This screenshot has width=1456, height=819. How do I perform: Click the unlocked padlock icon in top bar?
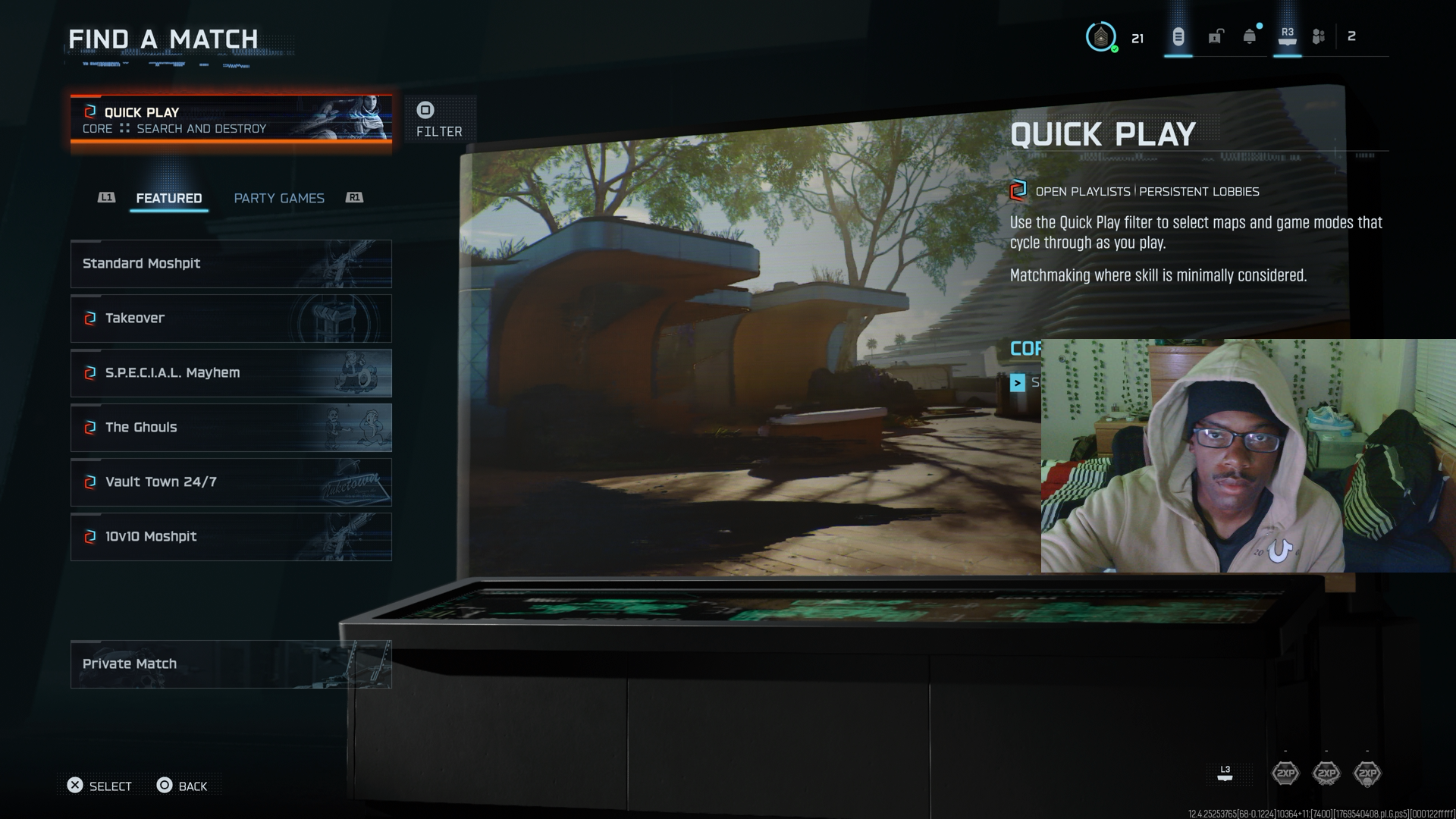tap(1216, 36)
